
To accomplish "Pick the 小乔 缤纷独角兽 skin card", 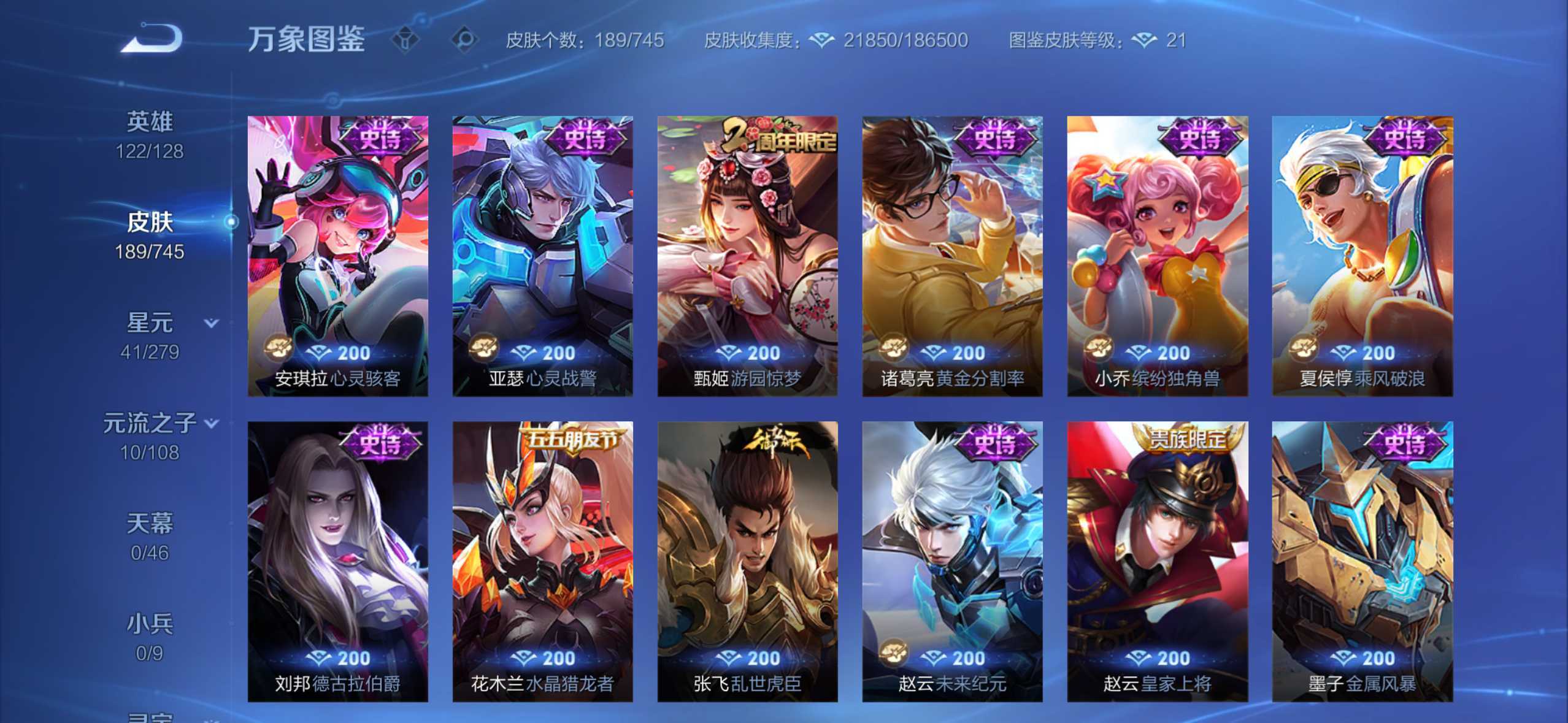I will (x=1157, y=256).
